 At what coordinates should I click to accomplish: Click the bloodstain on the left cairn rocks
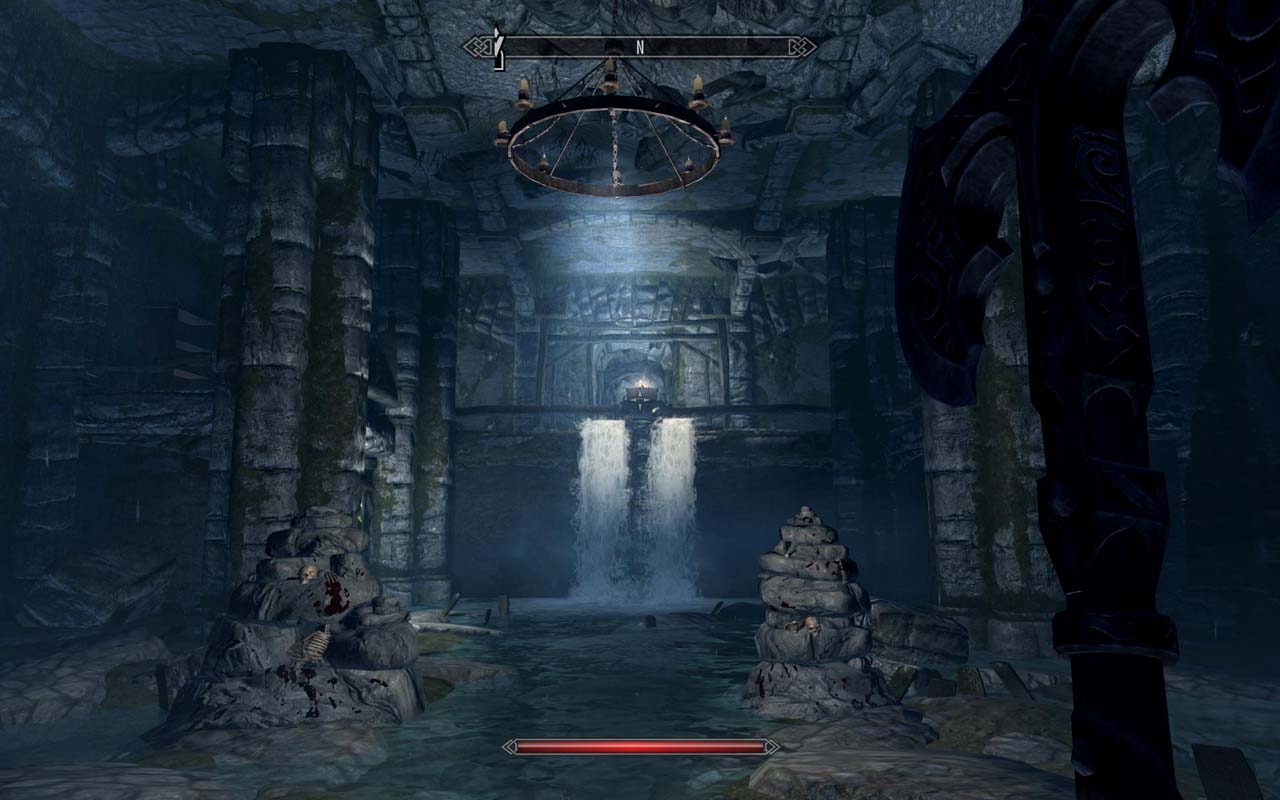pyautogui.click(x=333, y=595)
